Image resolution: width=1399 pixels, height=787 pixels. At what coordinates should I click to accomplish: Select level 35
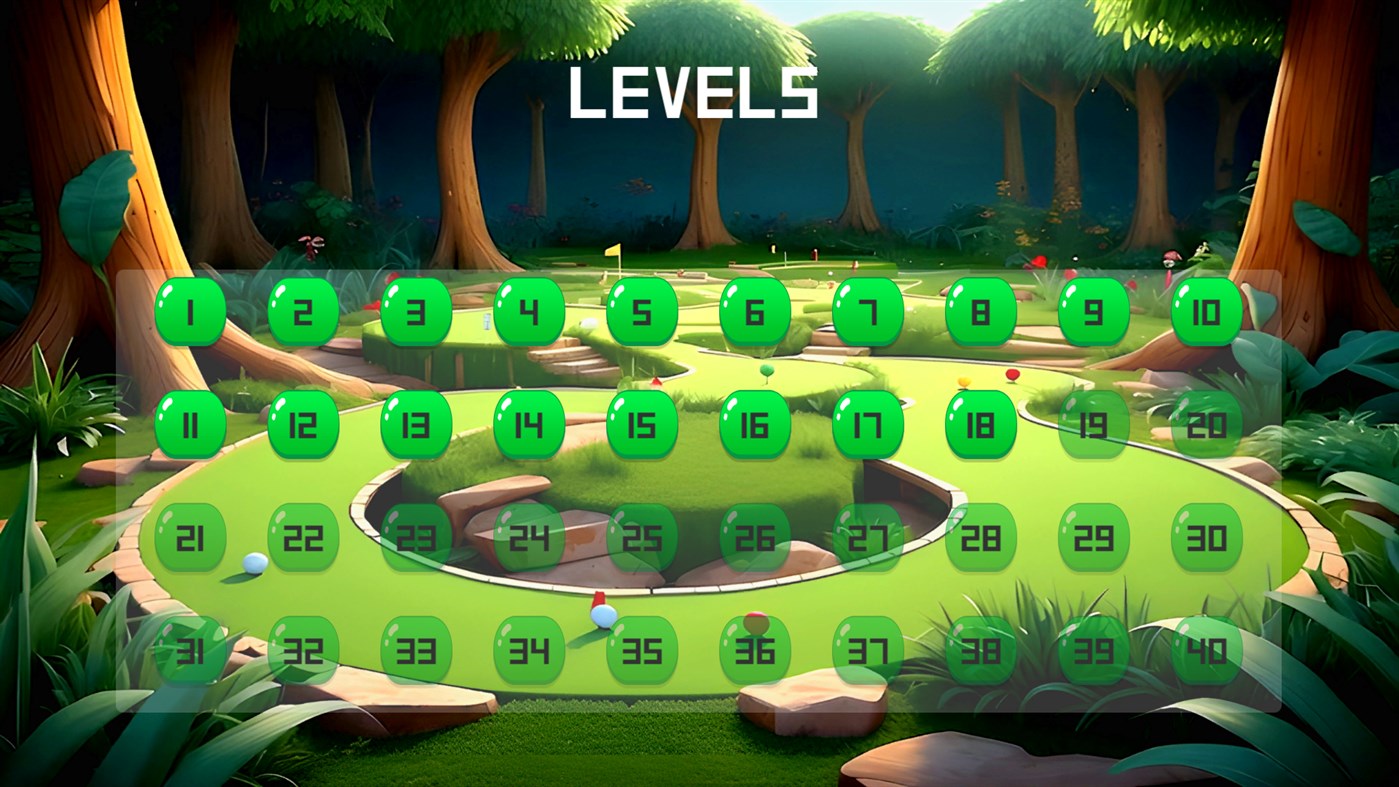[x=642, y=650]
